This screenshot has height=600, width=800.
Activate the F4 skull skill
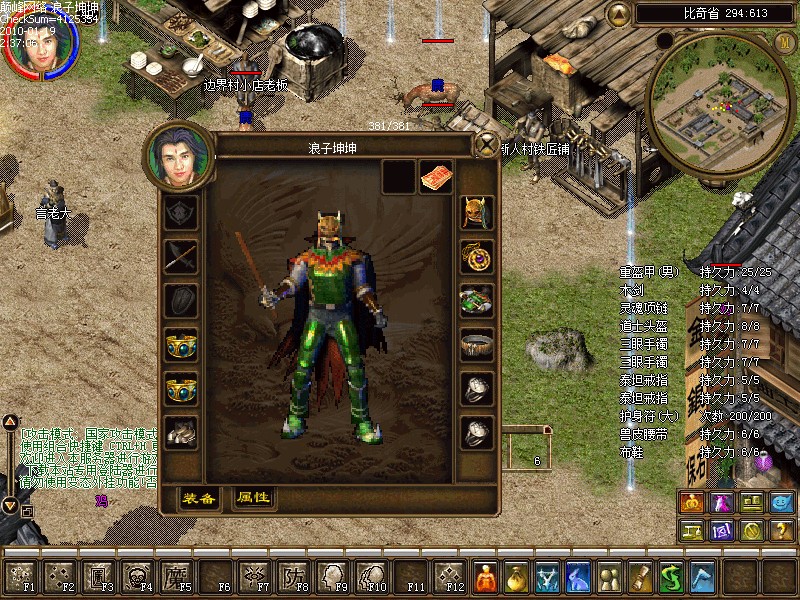(136, 575)
